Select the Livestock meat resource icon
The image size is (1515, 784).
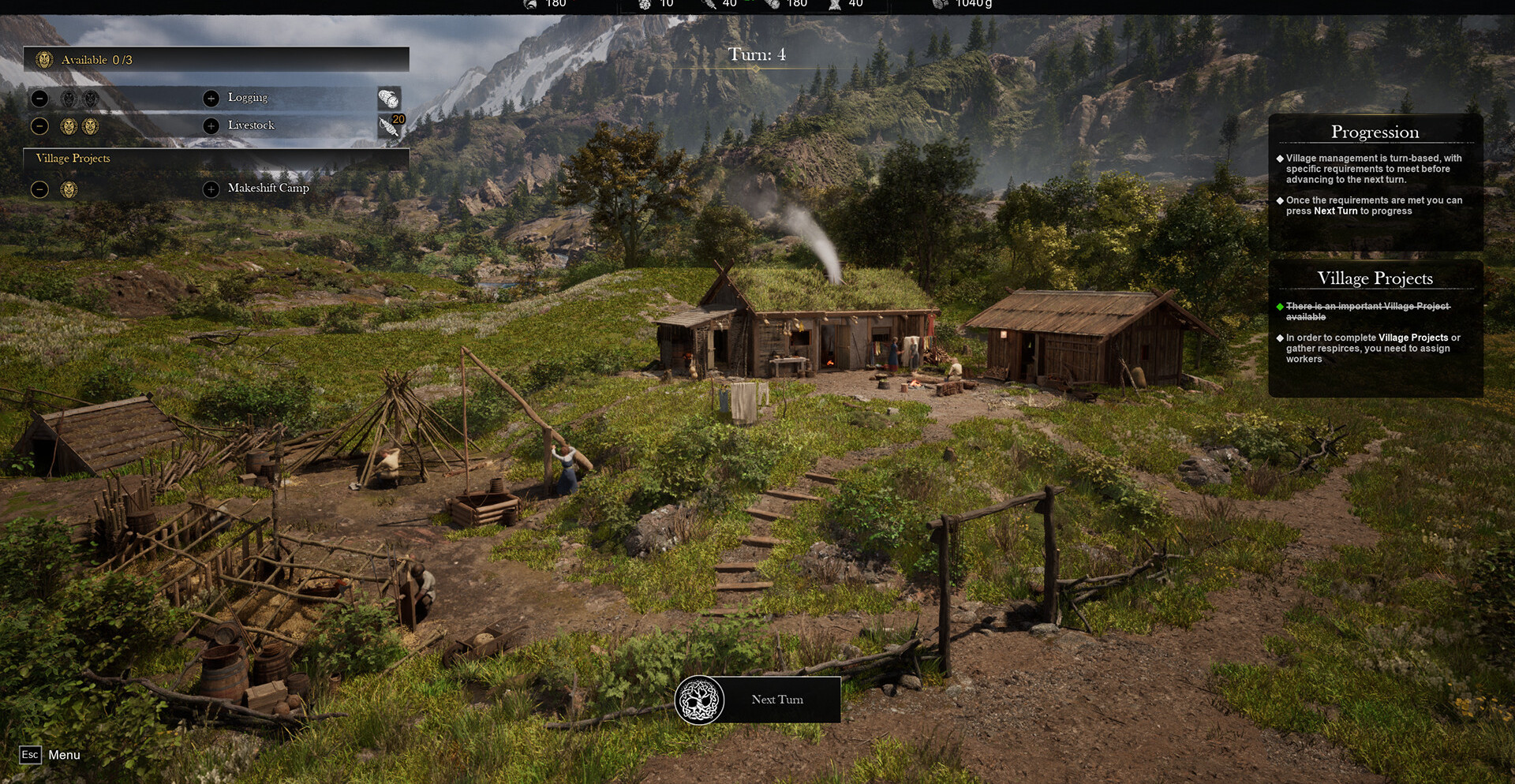389,126
